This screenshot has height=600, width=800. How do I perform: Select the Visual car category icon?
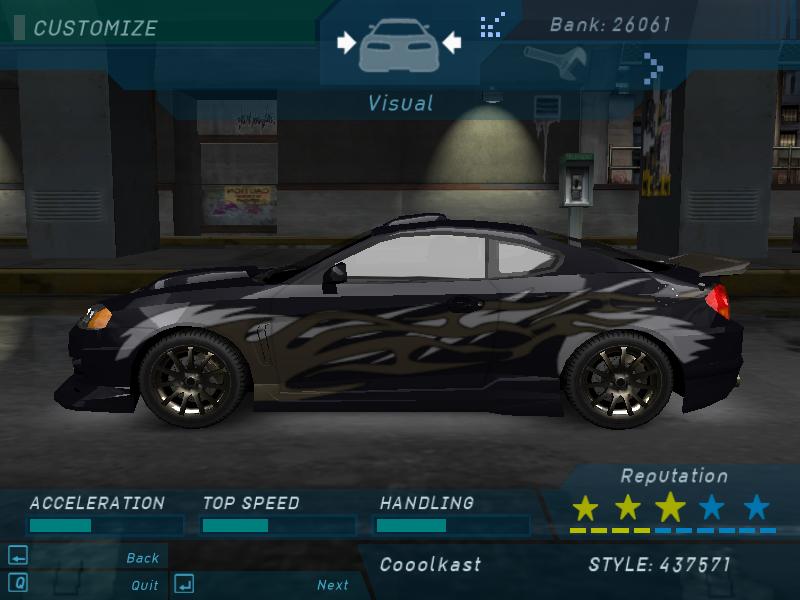tap(398, 46)
